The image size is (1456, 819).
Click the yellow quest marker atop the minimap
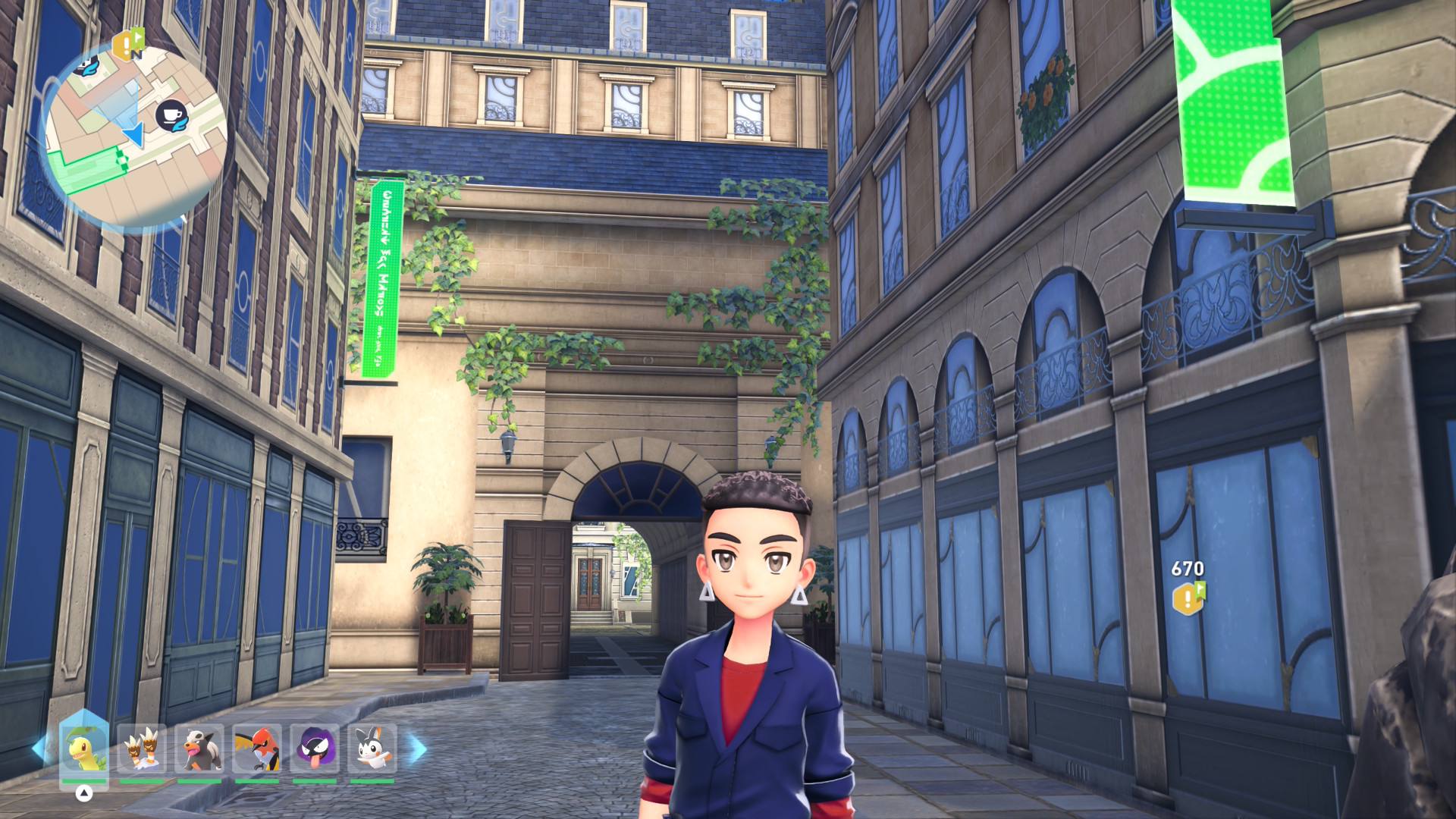[x=127, y=44]
